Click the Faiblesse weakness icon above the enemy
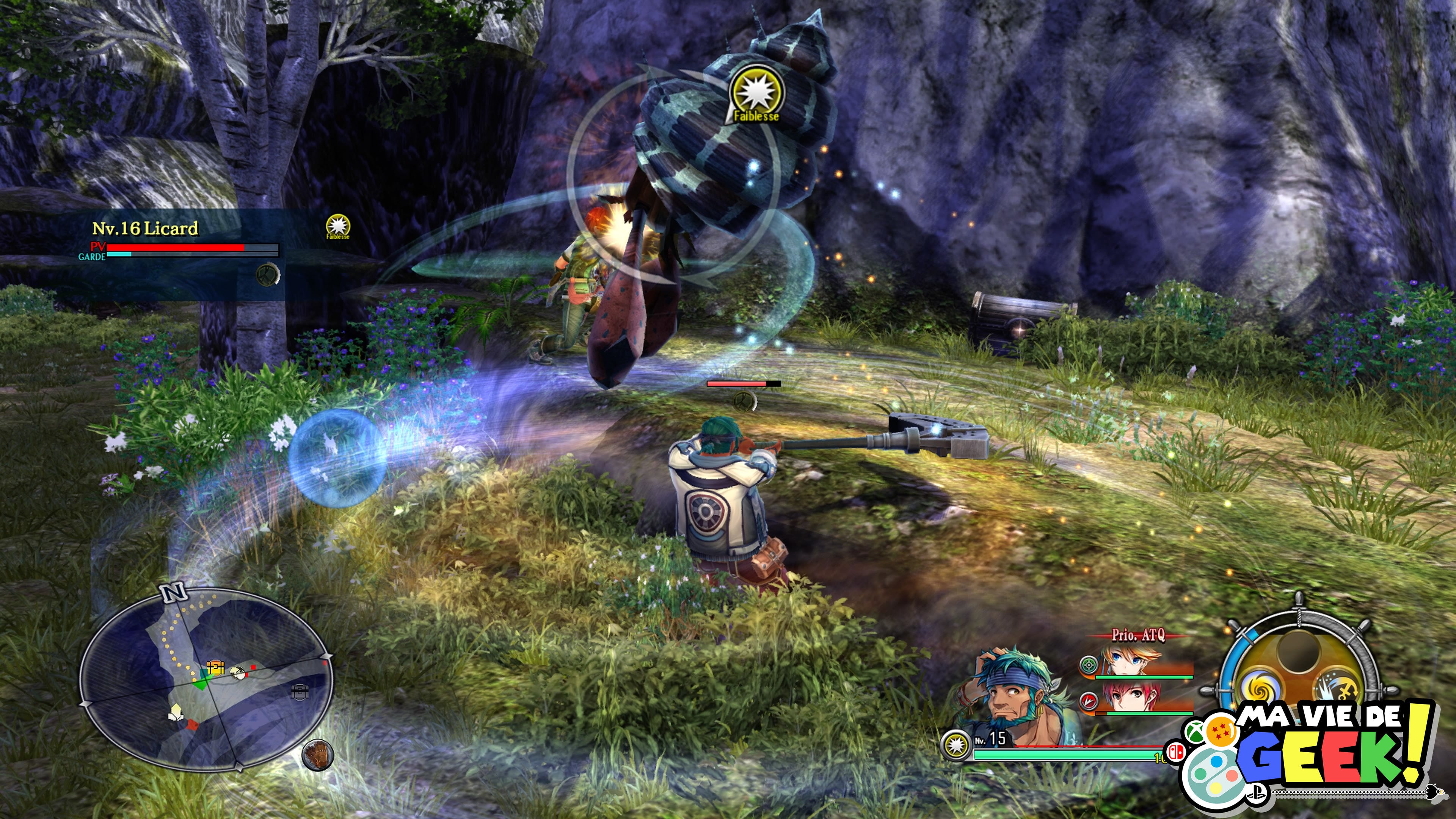This screenshot has width=1456, height=819. click(756, 96)
